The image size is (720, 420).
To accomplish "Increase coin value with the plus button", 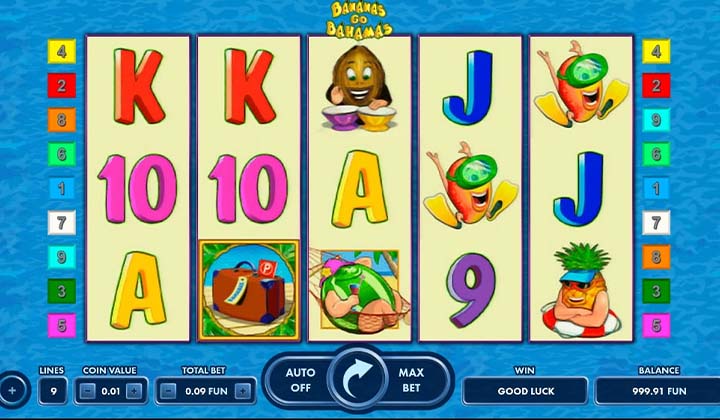I will [x=135, y=390].
